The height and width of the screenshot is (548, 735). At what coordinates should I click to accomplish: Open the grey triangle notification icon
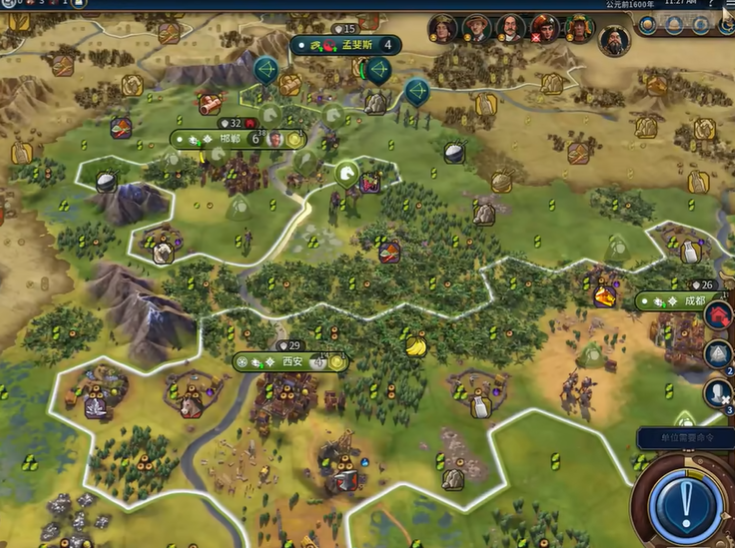[x=718, y=353]
